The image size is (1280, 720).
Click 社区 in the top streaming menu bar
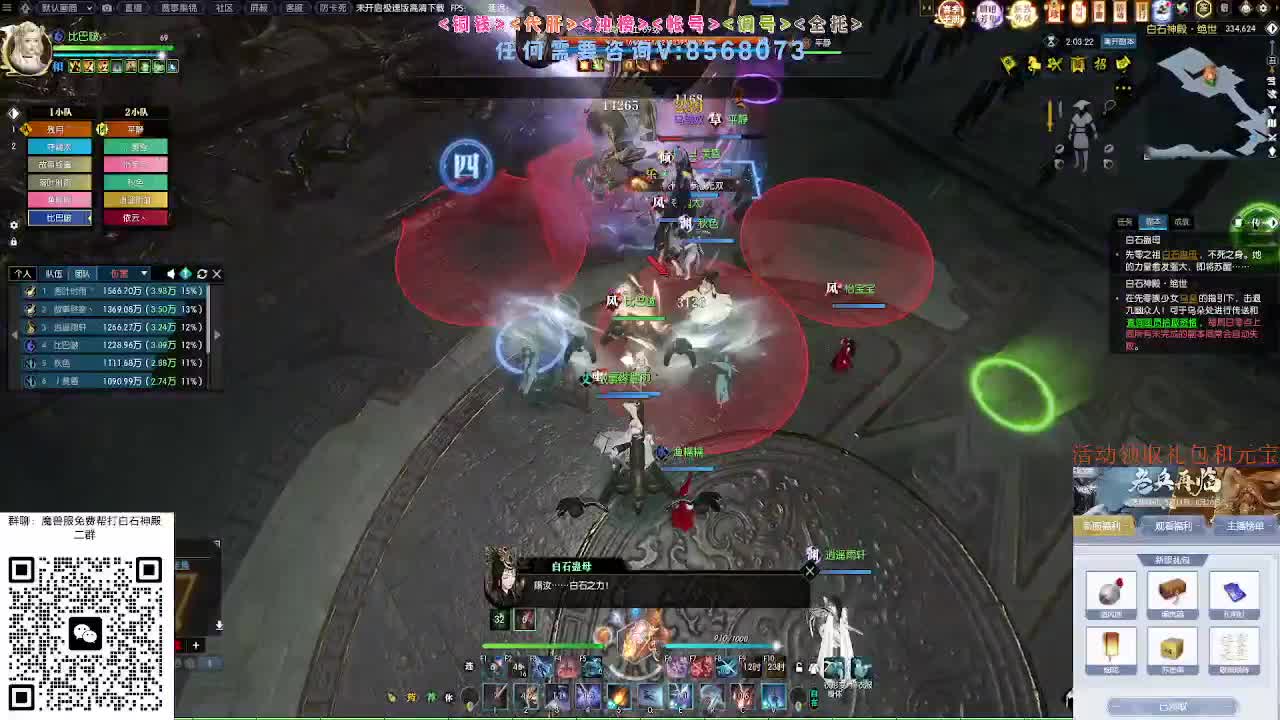(x=223, y=9)
